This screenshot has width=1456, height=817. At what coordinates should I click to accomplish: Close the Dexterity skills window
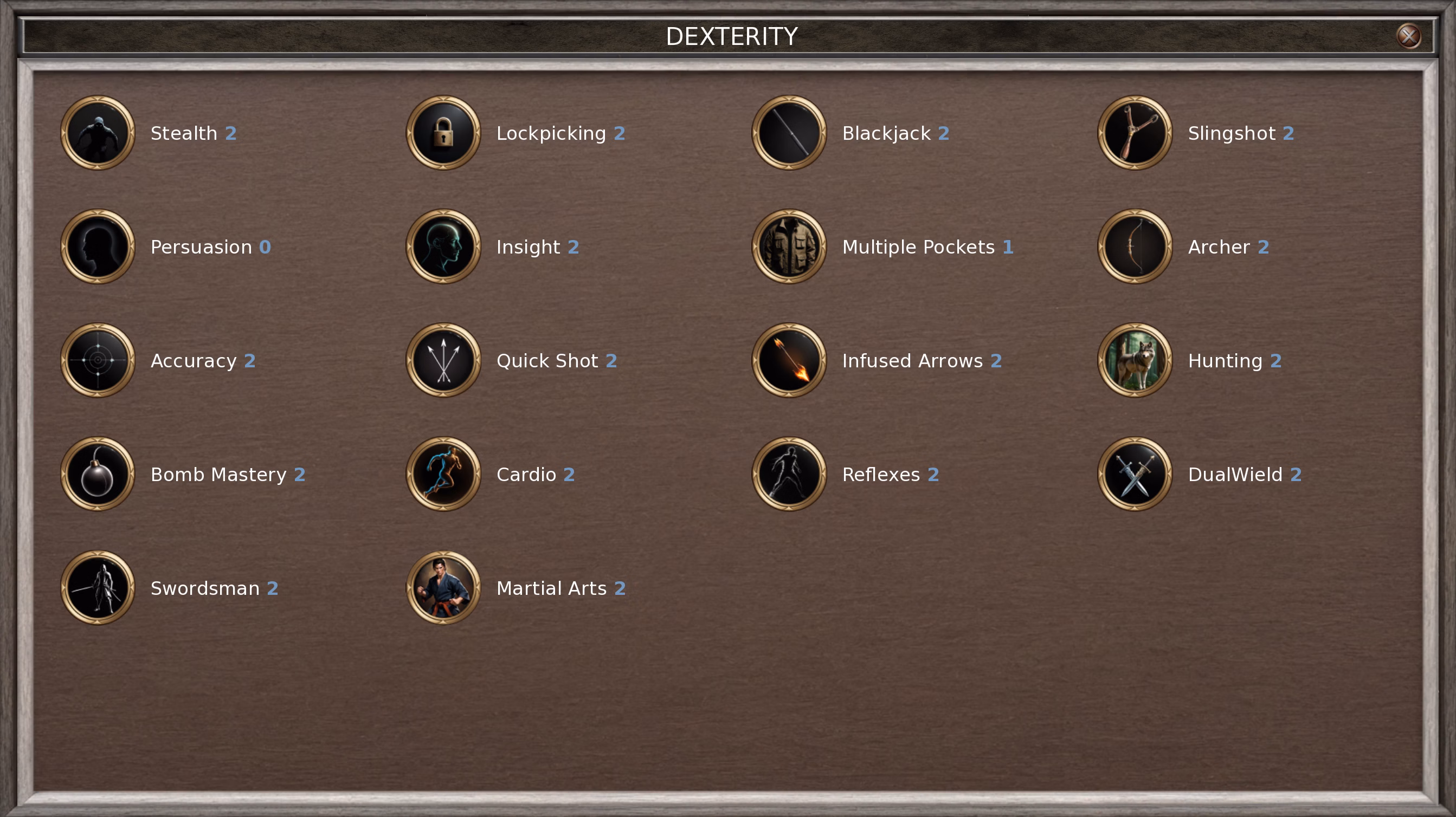click(x=1408, y=36)
